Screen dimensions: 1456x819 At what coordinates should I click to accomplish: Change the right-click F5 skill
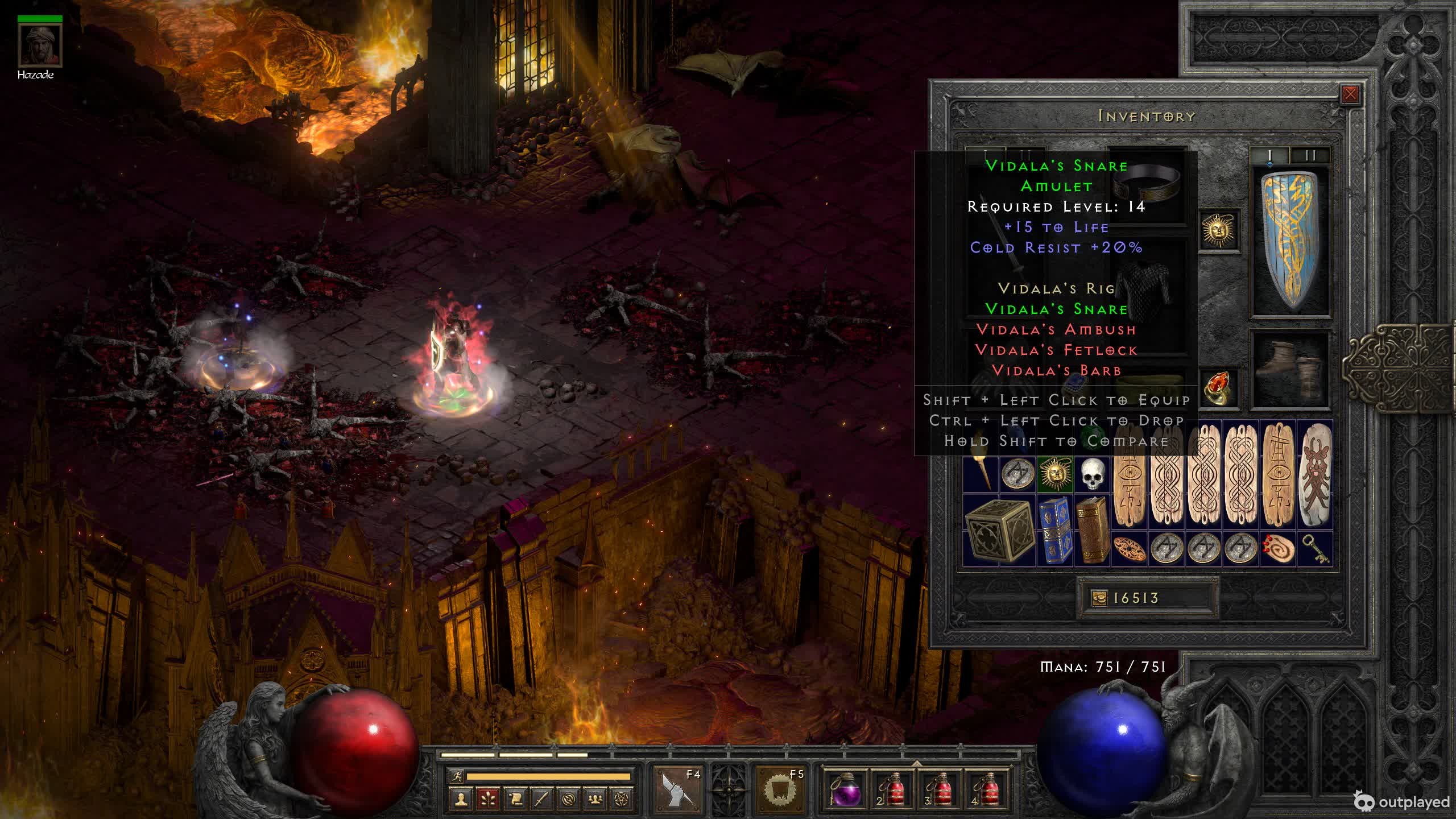780,789
